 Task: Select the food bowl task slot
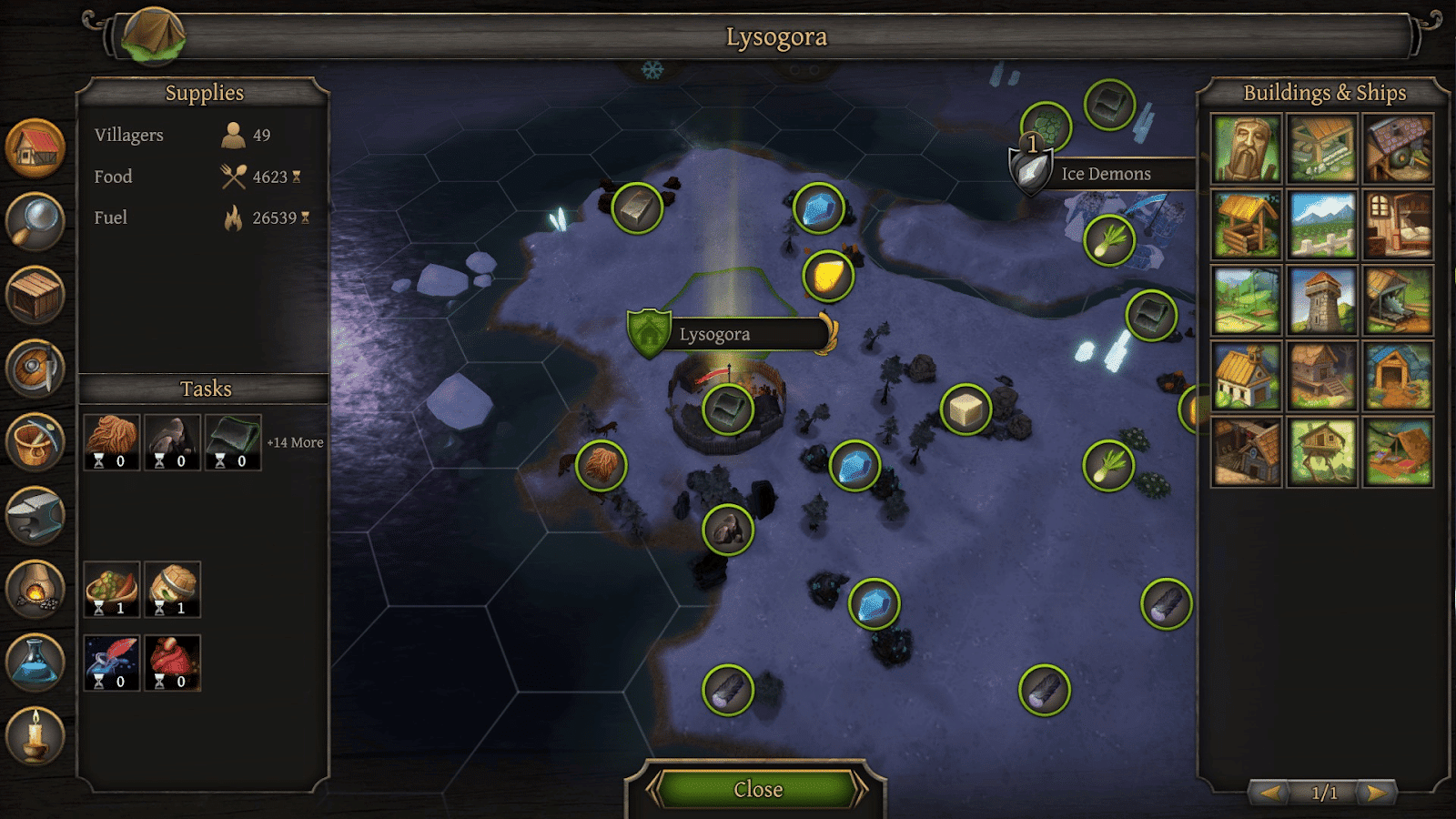[x=112, y=590]
